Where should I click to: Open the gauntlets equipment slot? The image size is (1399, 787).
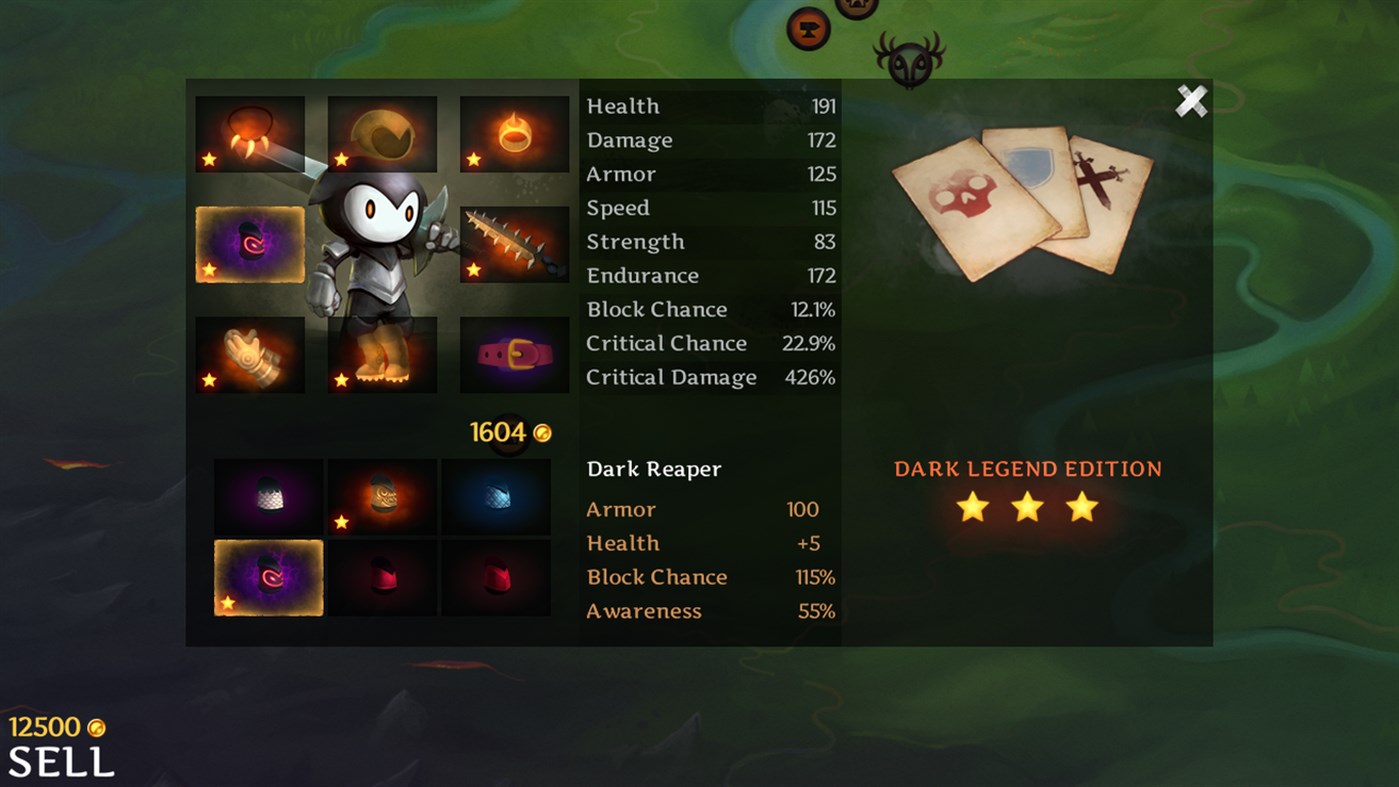pyautogui.click(x=249, y=355)
